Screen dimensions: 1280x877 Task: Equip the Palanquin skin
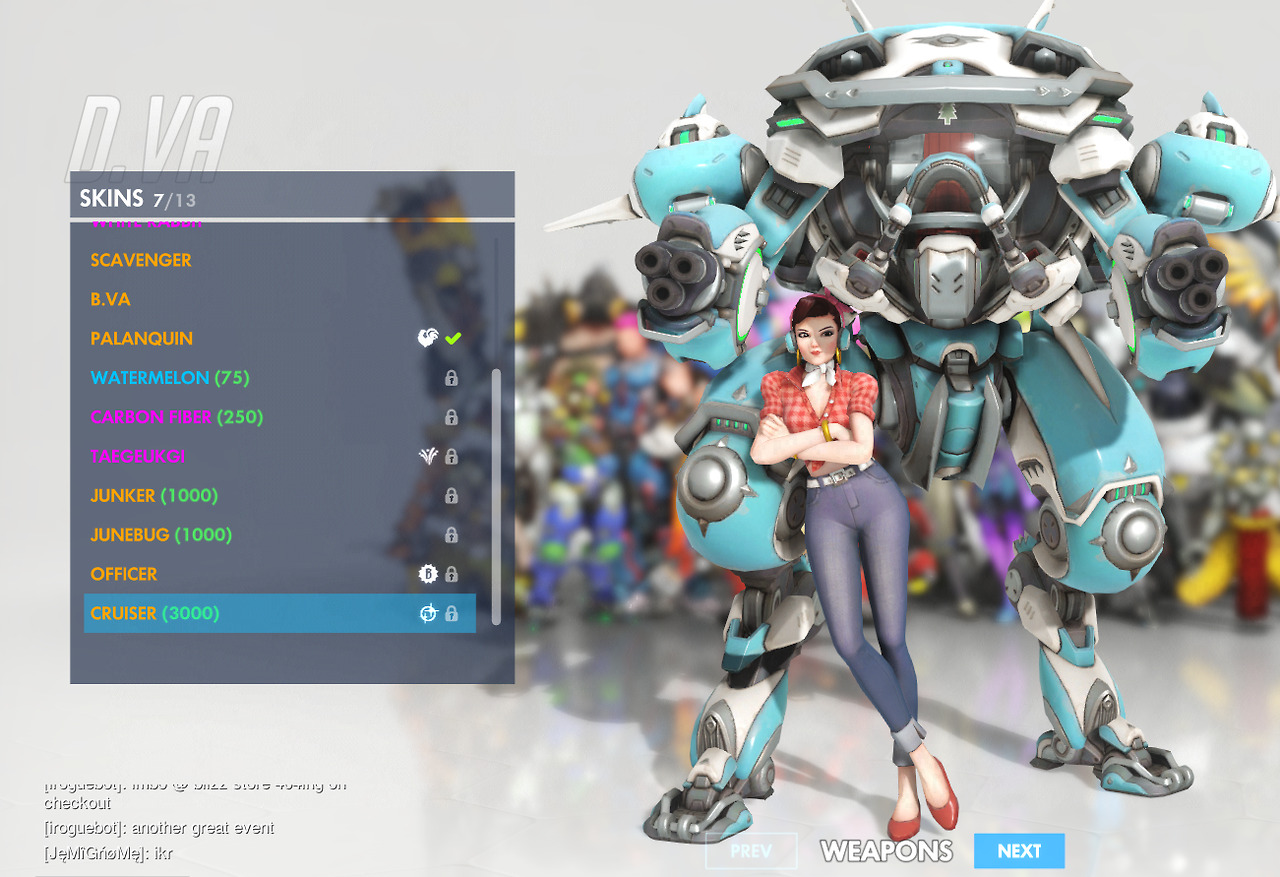(x=142, y=338)
